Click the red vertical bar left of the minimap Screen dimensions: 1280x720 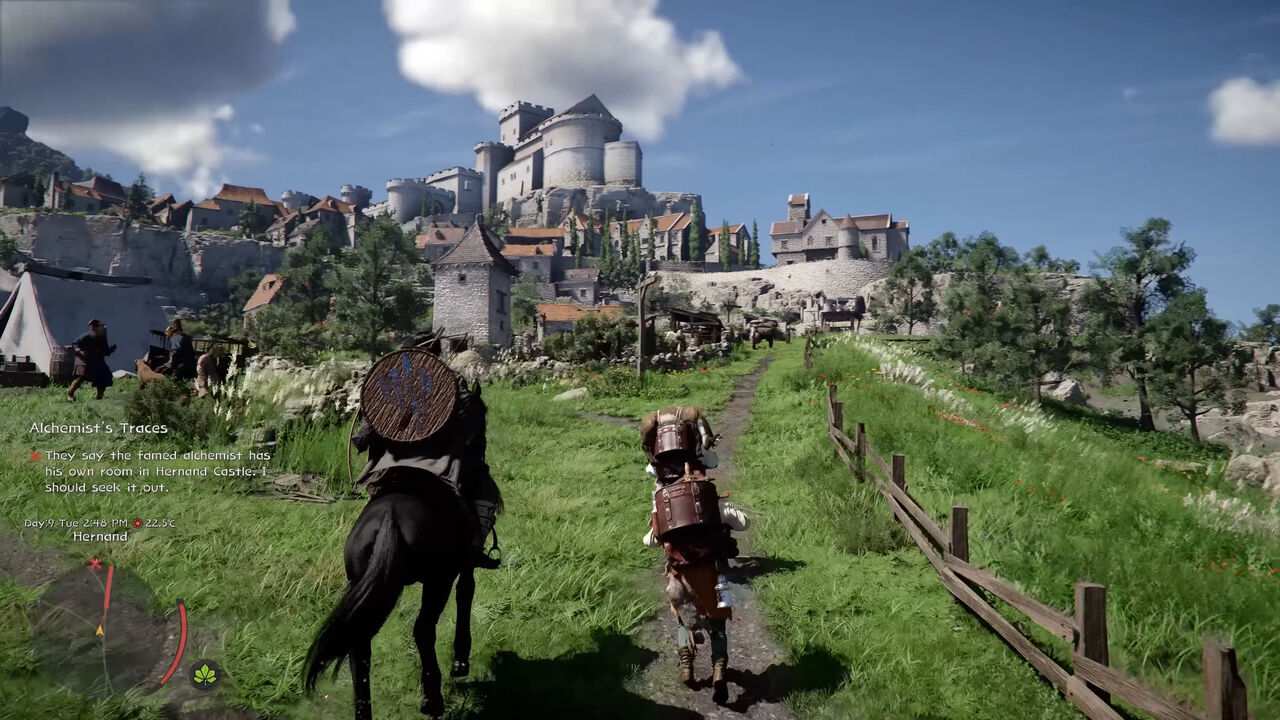(108, 587)
